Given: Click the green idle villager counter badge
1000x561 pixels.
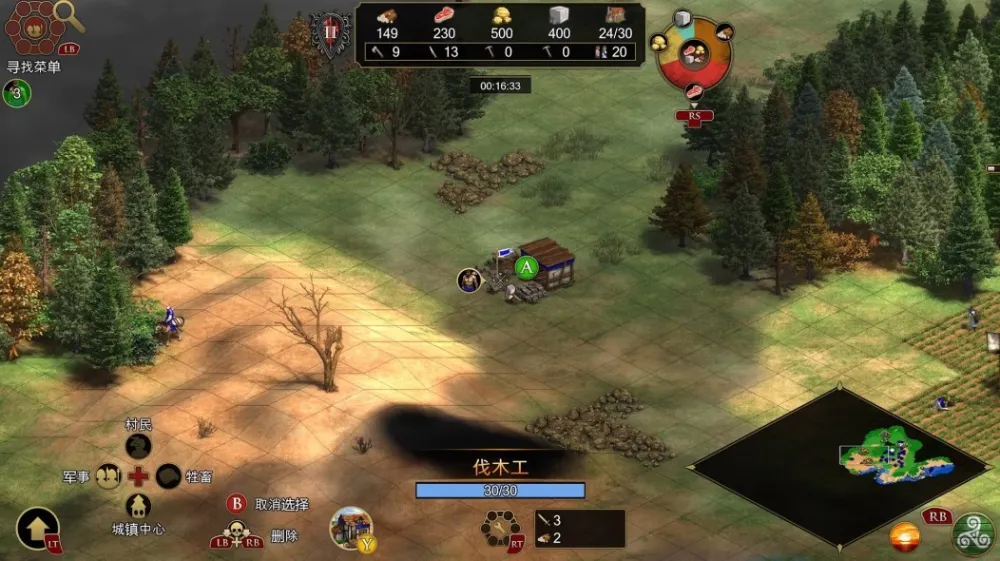Looking at the screenshot, I should pyautogui.click(x=16, y=93).
